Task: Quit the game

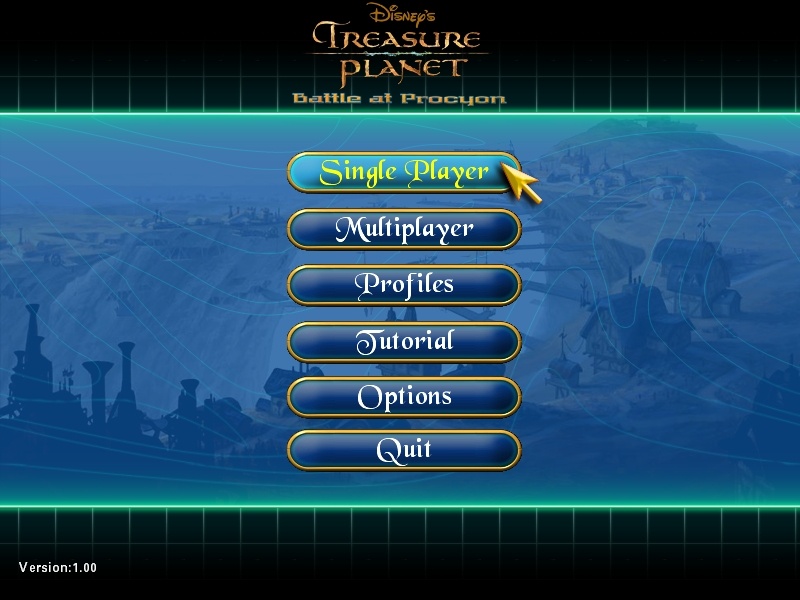Action: pyautogui.click(x=404, y=450)
